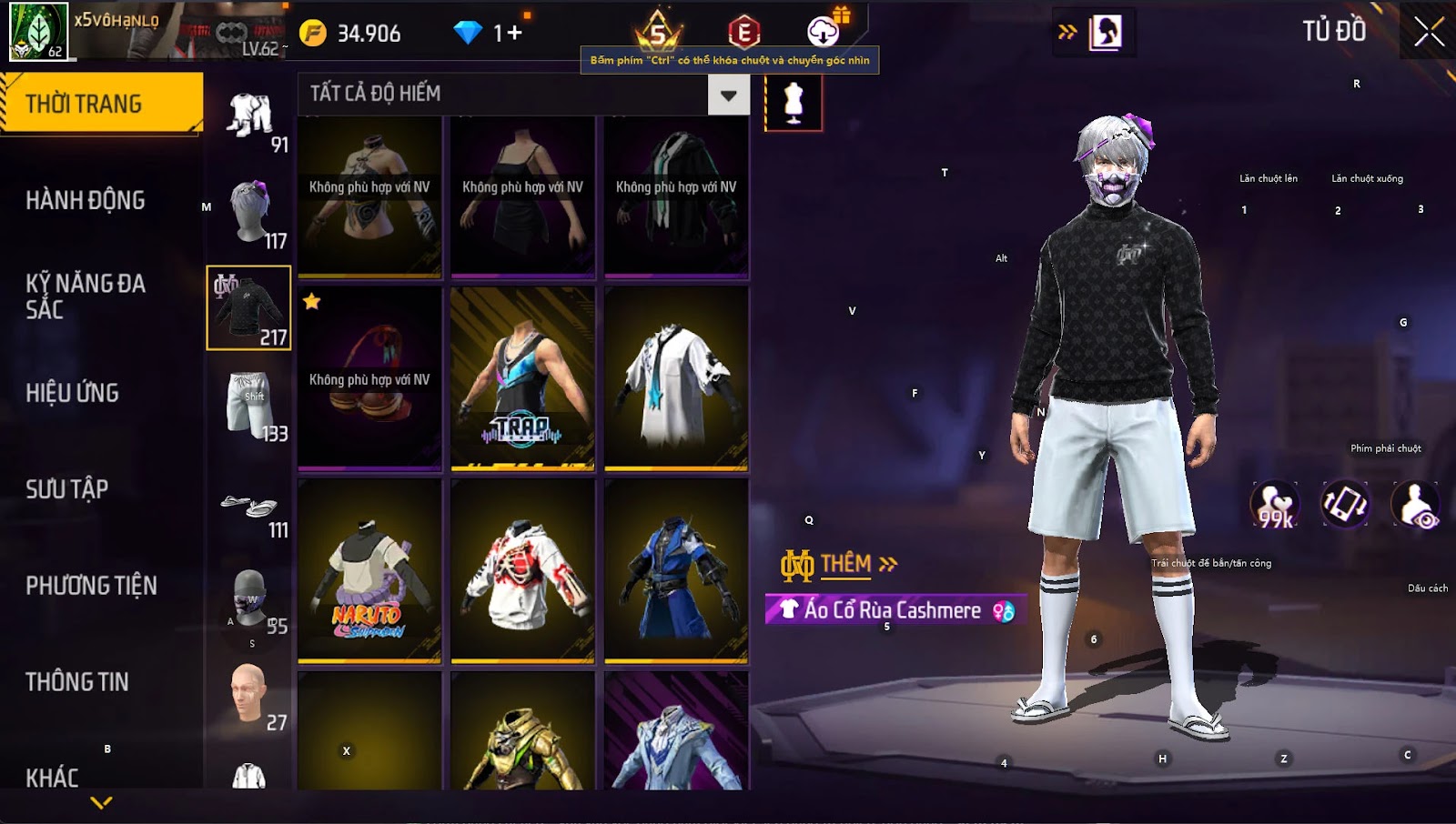Open the Tất Cả Độ Hiếm dropdown
This screenshot has height=824, width=1456.
728,95
